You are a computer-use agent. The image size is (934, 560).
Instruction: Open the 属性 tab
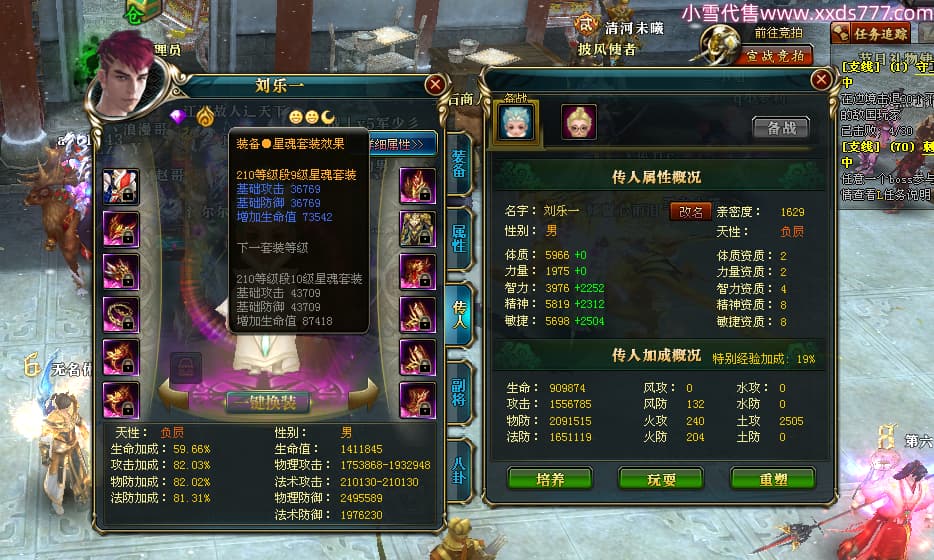click(458, 240)
